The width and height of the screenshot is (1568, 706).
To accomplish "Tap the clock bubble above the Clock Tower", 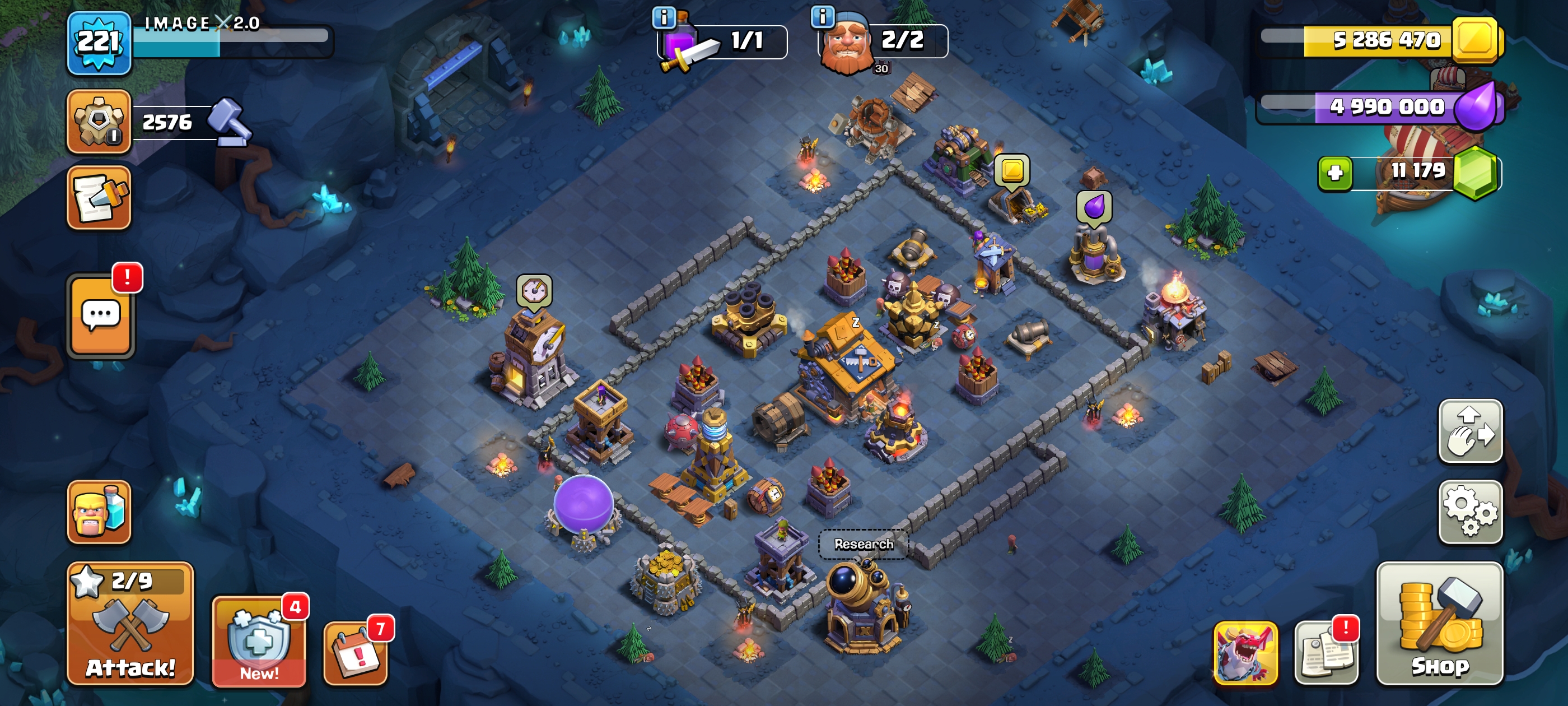I will click(534, 291).
